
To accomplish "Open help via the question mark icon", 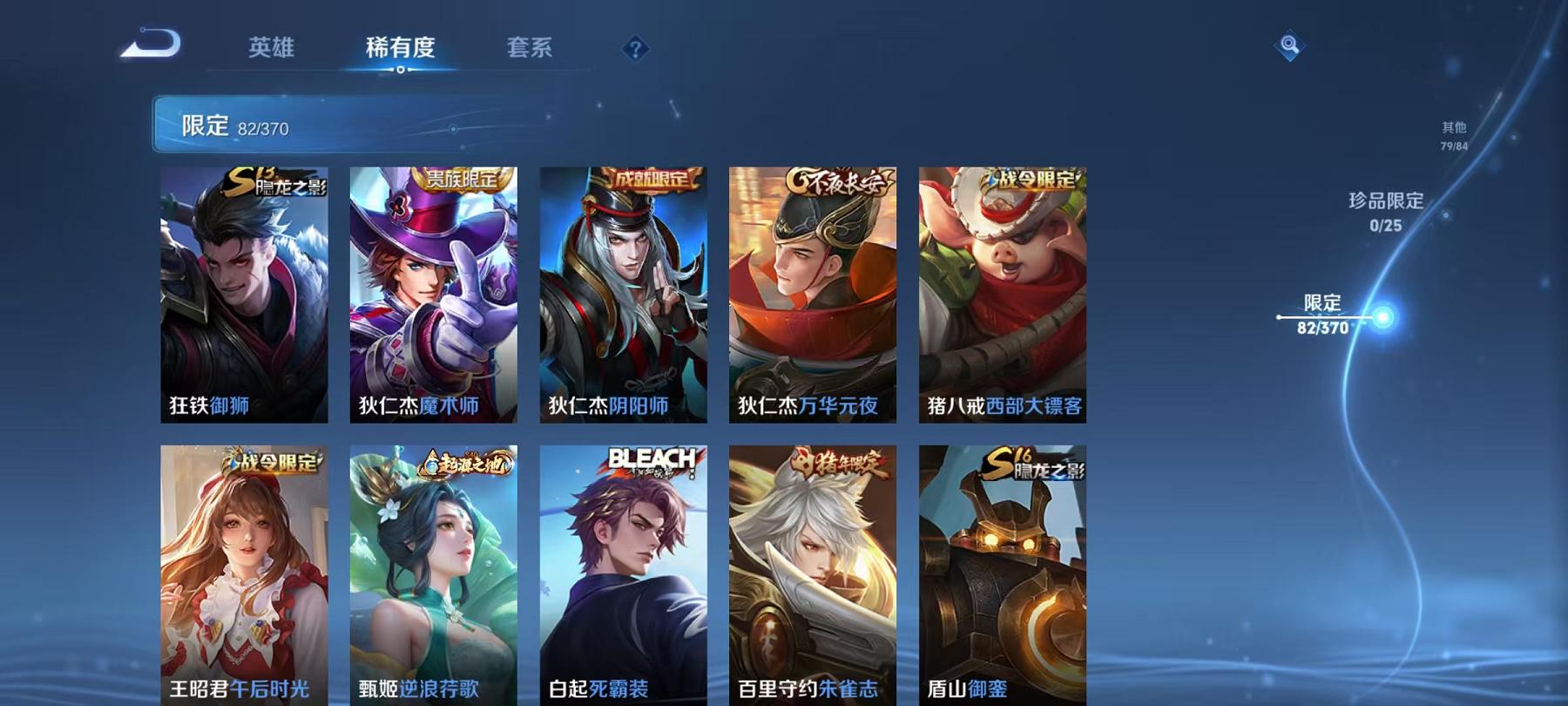I will [x=634, y=50].
